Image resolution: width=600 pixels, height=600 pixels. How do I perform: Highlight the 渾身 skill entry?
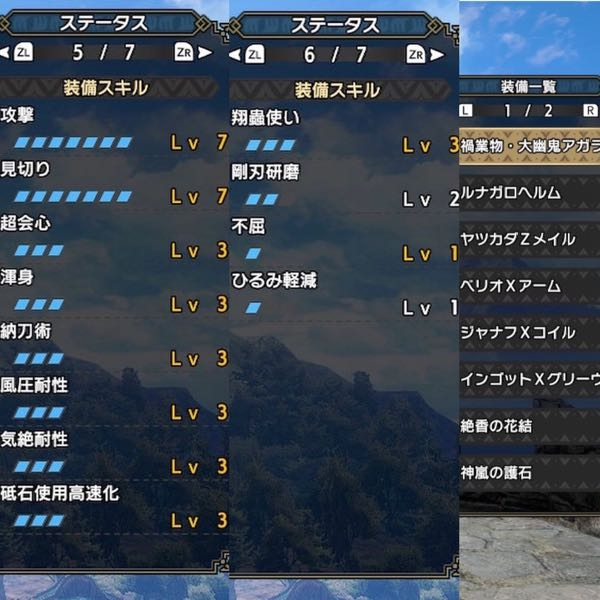[114, 290]
